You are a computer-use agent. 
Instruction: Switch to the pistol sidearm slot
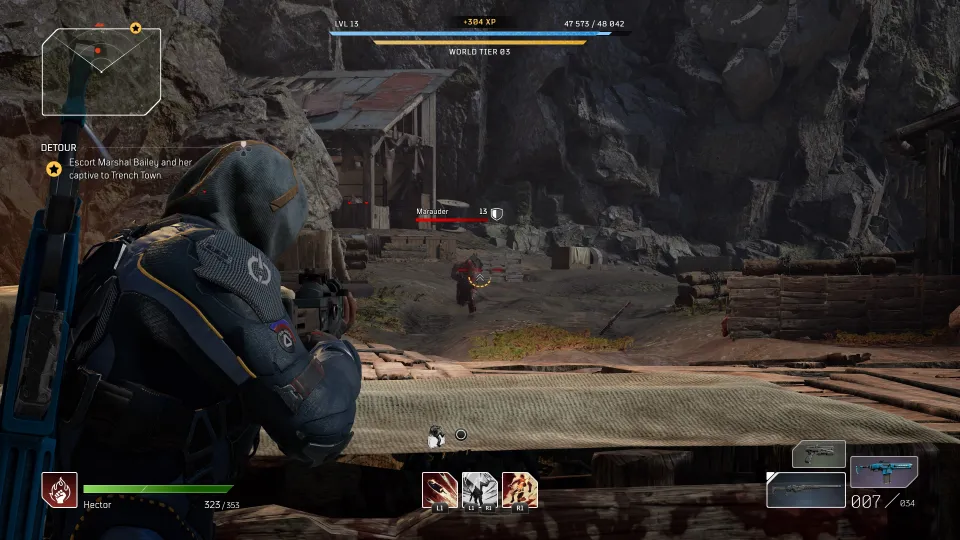point(818,455)
